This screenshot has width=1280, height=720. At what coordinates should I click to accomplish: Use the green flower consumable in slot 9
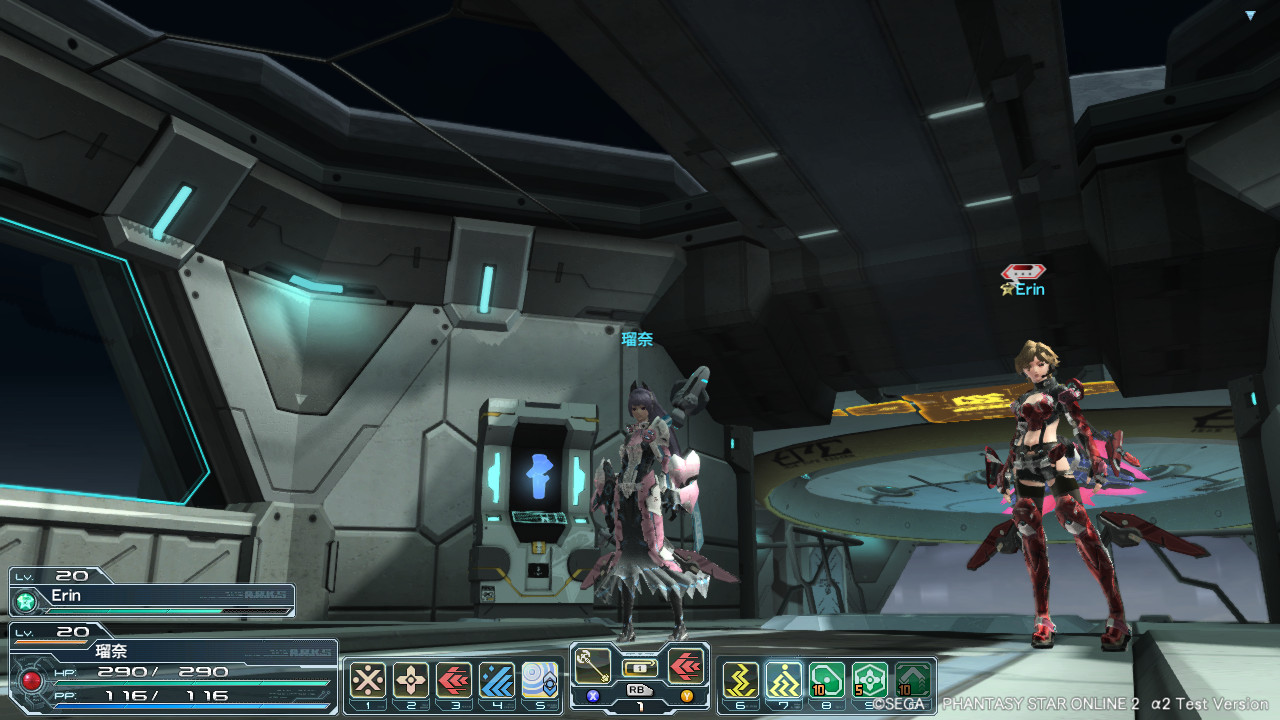(870, 680)
